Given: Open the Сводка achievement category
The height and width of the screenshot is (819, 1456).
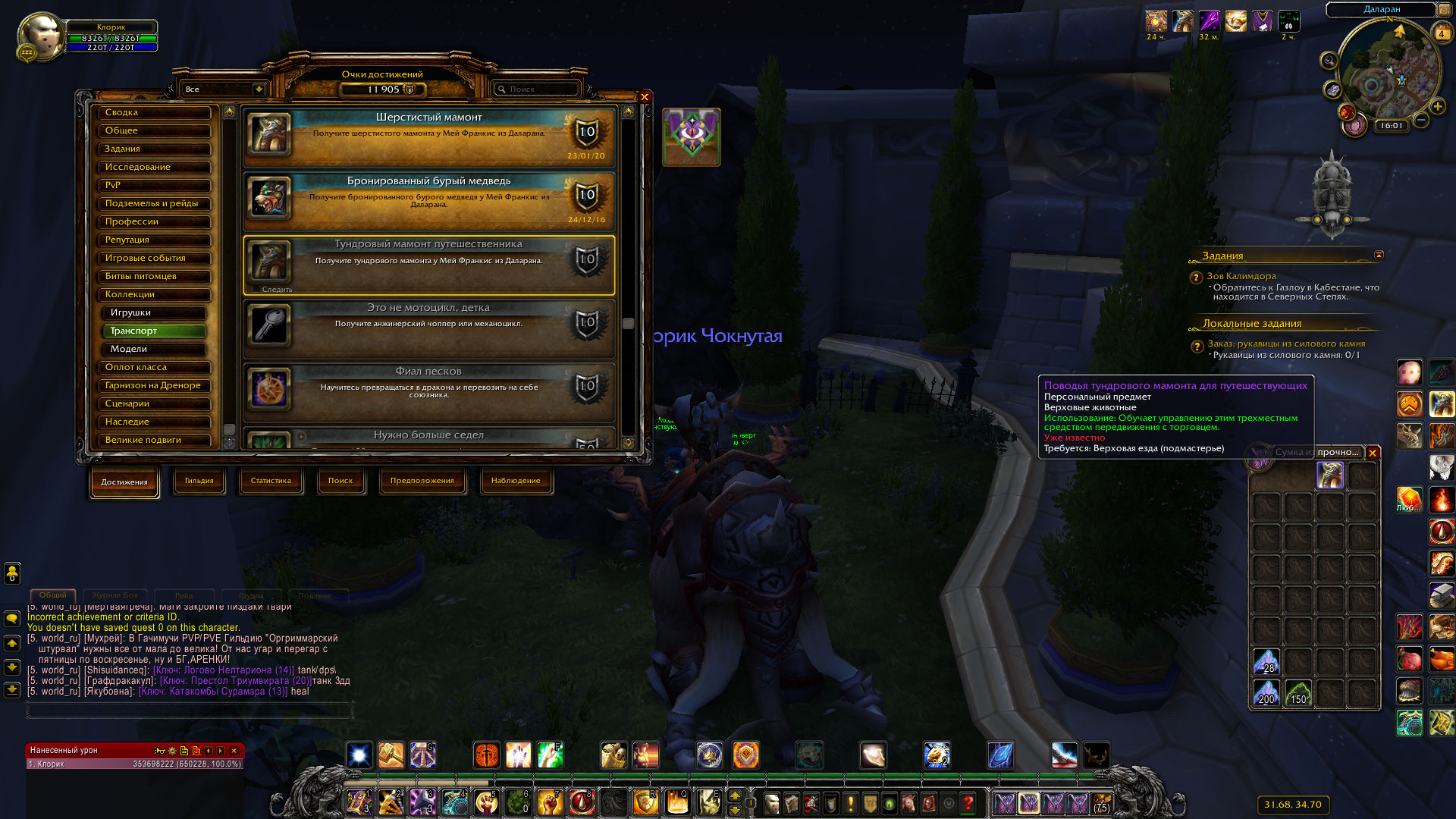Looking at the screenshot, I should [154, 112].
